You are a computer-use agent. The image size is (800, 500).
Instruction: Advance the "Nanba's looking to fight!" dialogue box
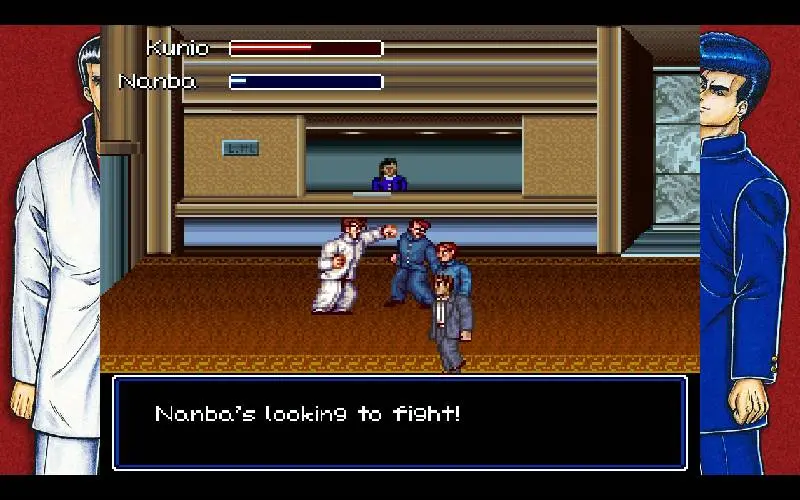coord(399,422)
